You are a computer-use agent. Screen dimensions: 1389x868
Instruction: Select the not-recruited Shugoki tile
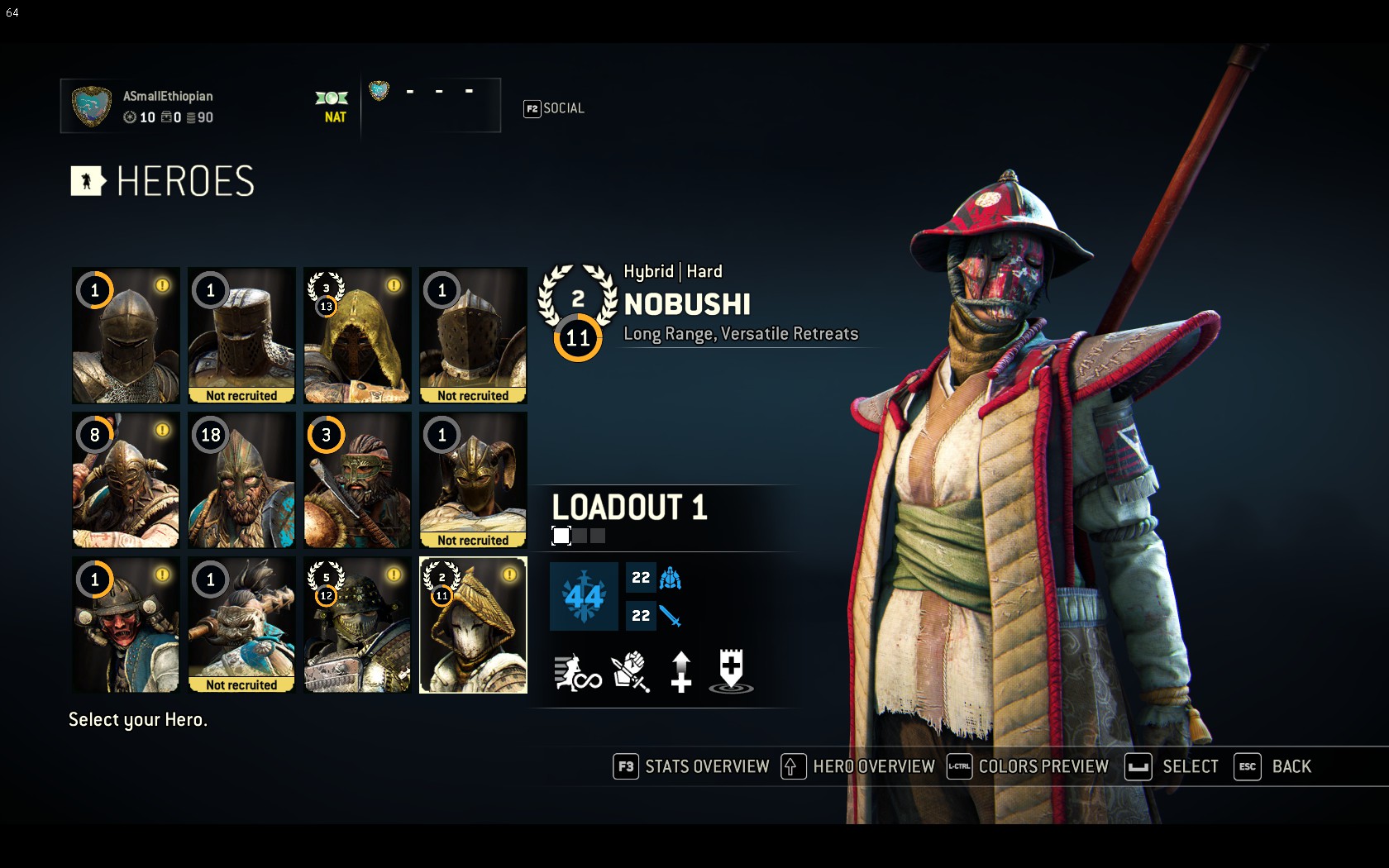point(241,624)
